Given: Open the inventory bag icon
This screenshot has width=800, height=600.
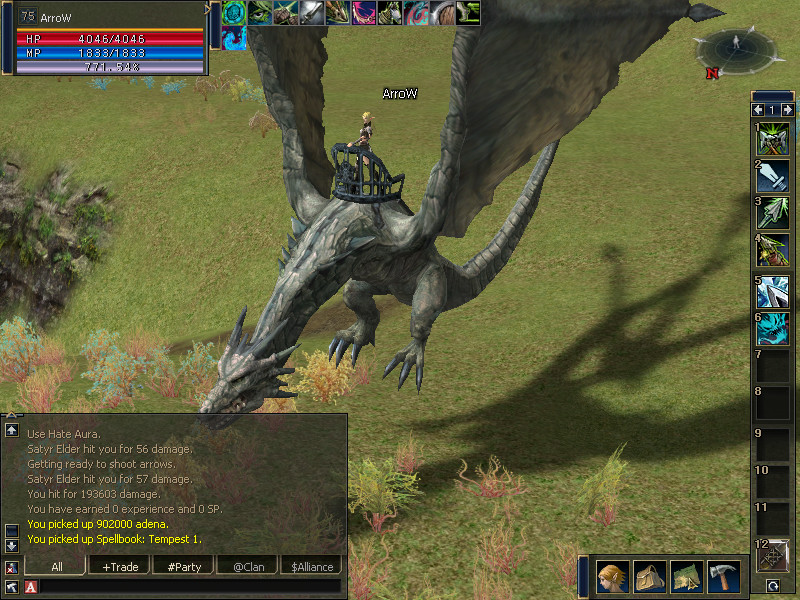Looking at the screenshot, I should pos(649,576).
